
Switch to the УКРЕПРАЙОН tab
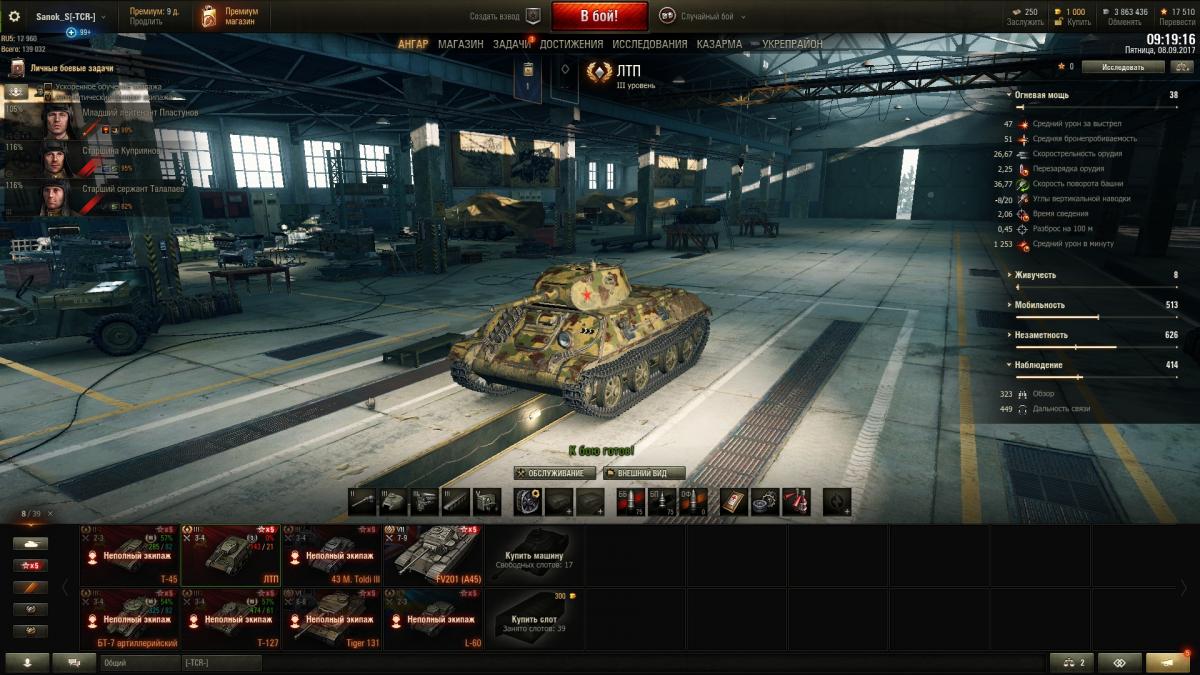click(792, 45)
